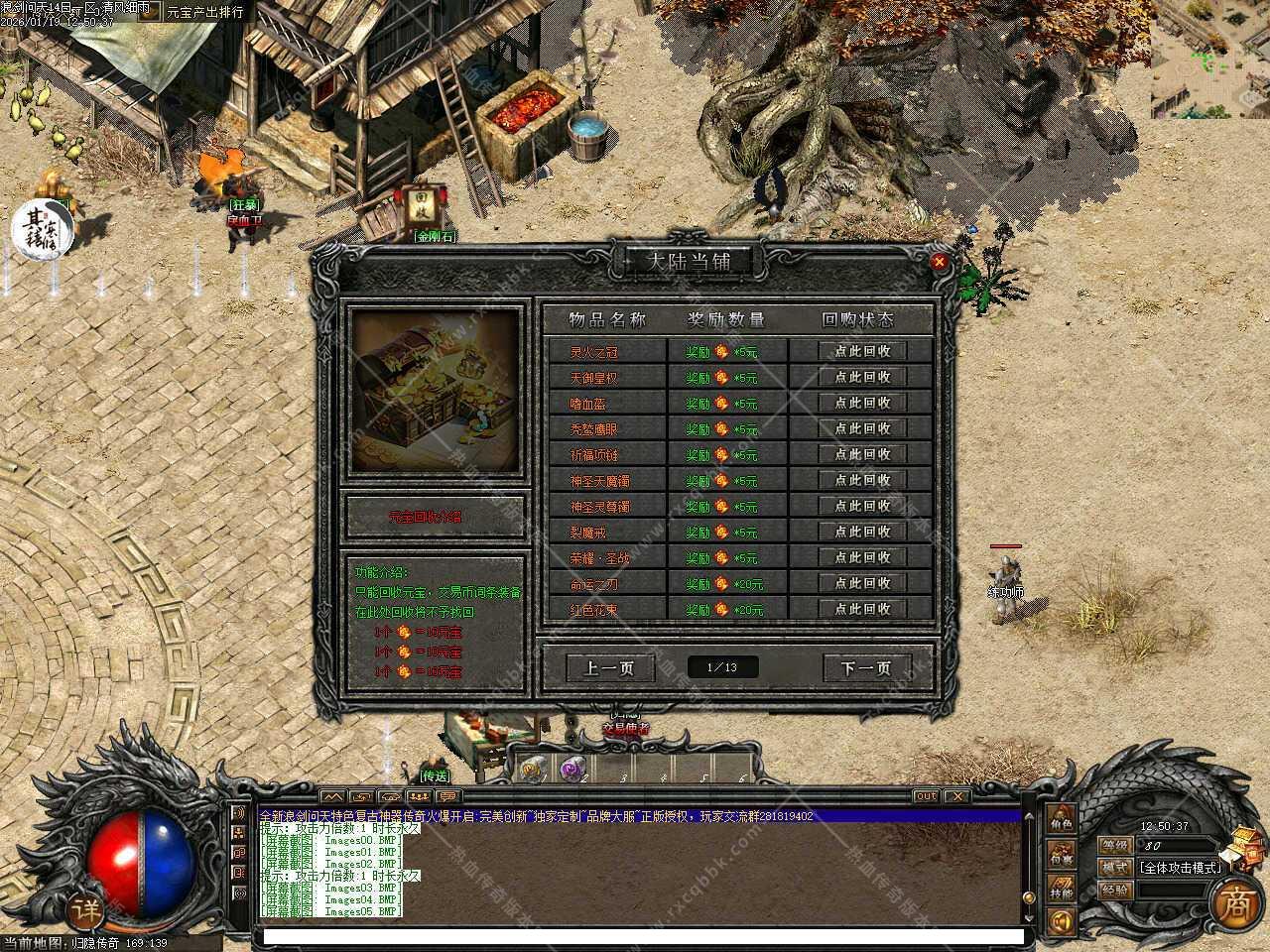Recycle the 红色花束 item
The image size is (1270, 952).
[862, 609]
